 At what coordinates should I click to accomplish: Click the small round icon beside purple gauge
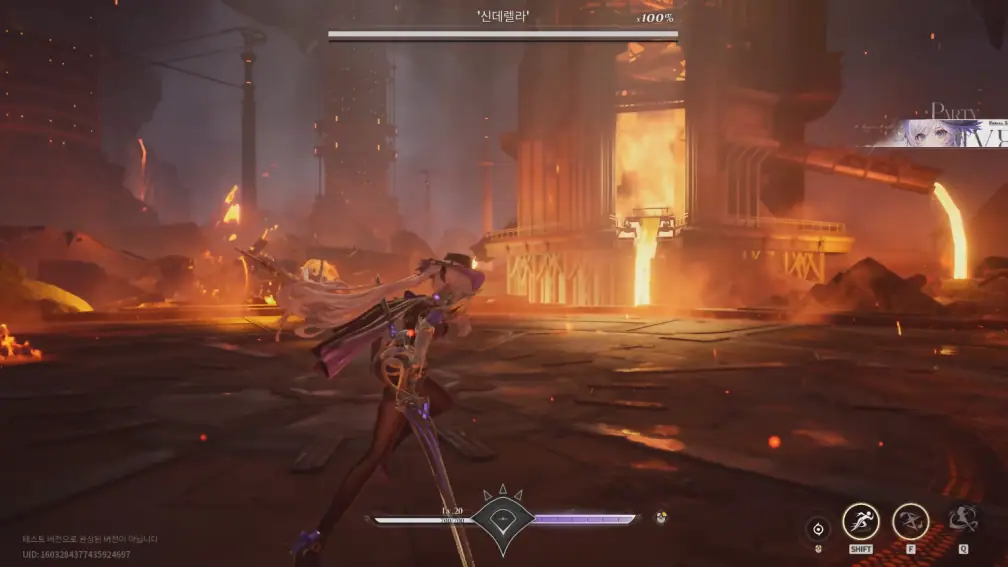[661, 518]
